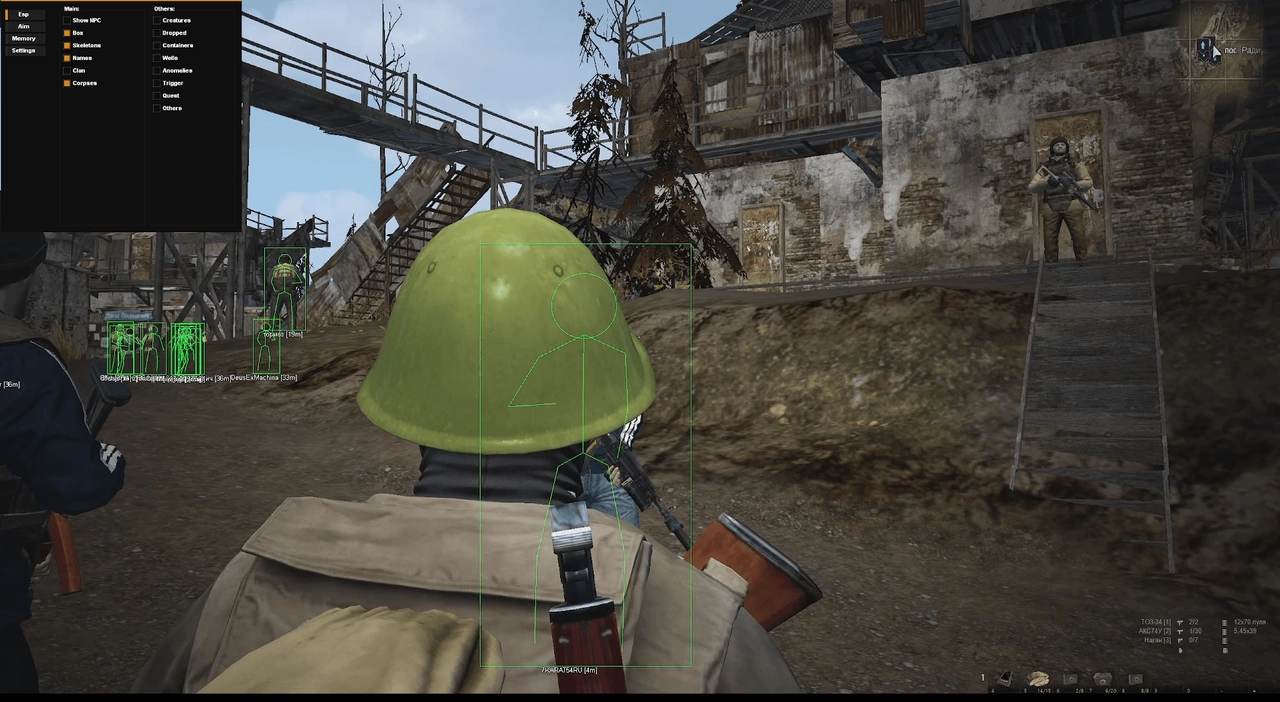This screenshot has height=702, width=1280.
Task: Select the bread item in the hotbar
Action: tap(1039, 679)
